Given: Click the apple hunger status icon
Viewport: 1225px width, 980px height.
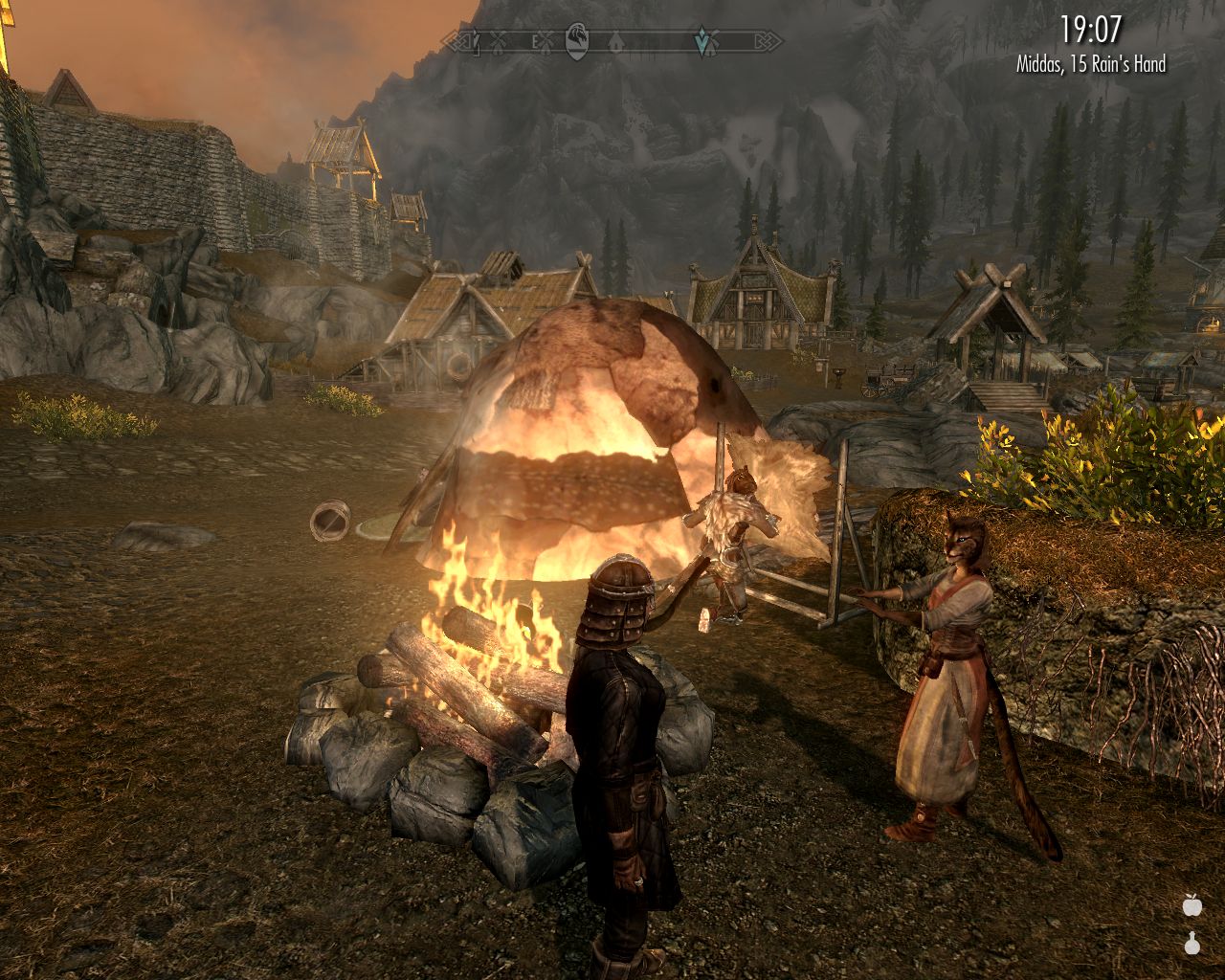Looking at the screenshot, I should [1192, 904].
